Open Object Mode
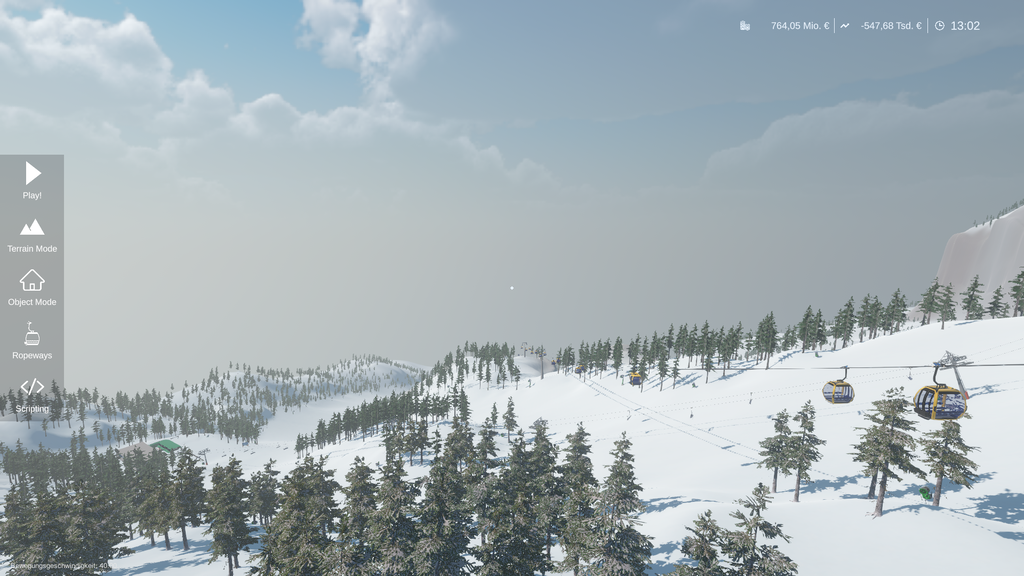Image resolution: width=1024 pixels, height=576 pixels. coord(32,287)
